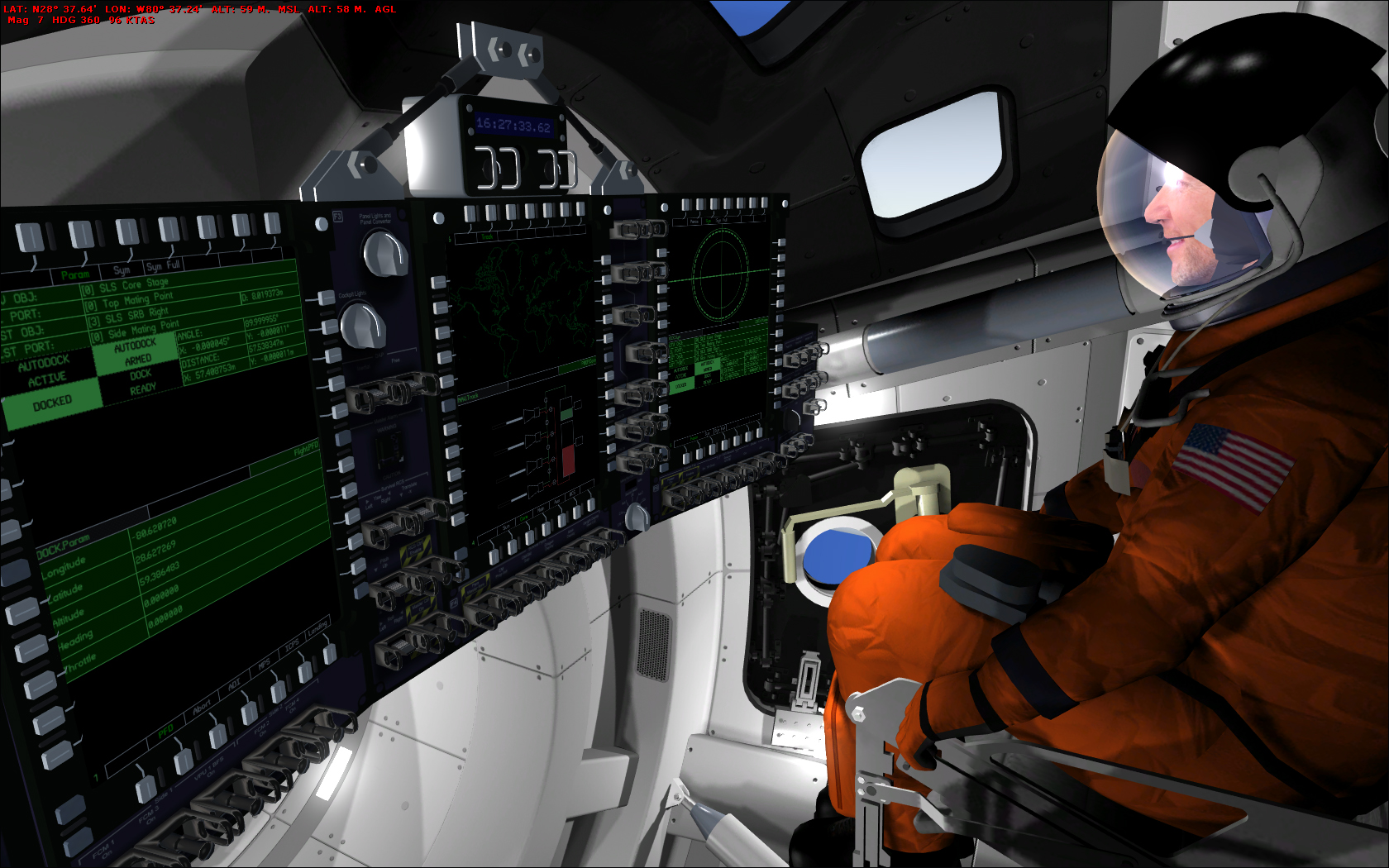The width and height of the screenshot is (1389, 868).
Task: Expand the NAVTrack panel on center display
Action: 468,398
